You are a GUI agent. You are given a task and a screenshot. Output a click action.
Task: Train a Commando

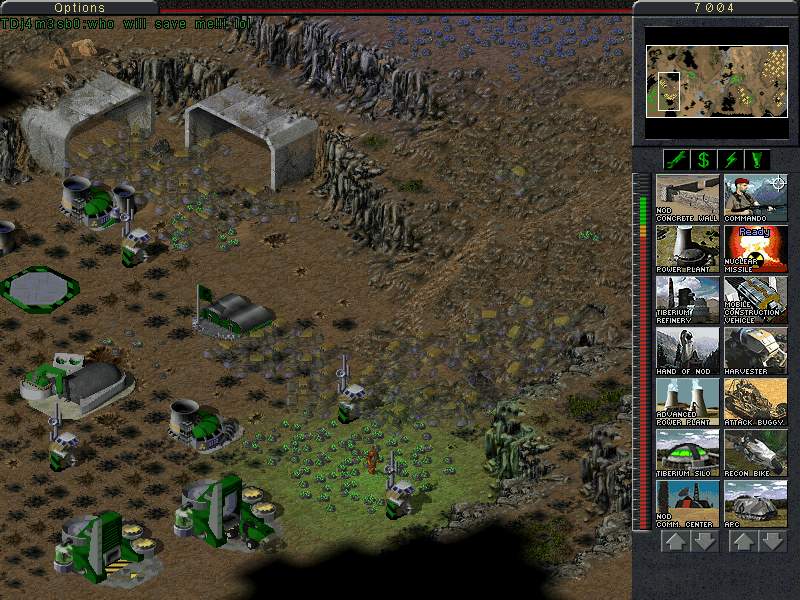(755, 198)
